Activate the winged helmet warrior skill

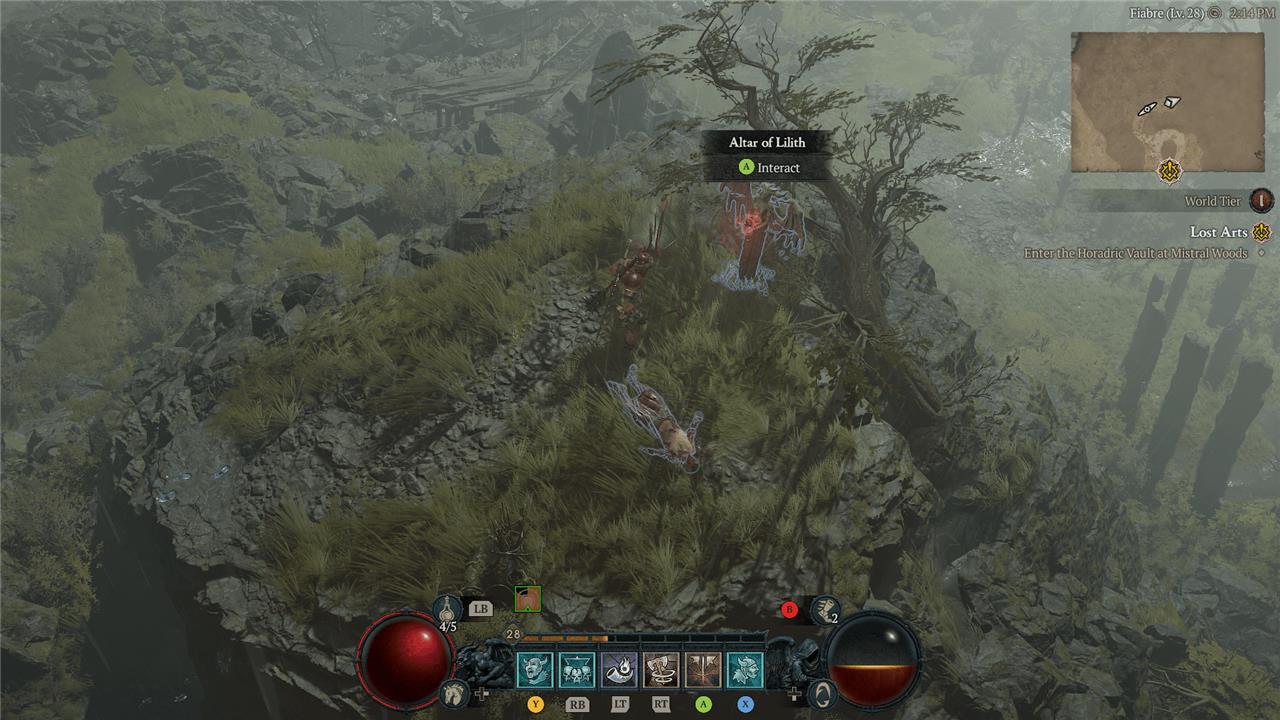click(x=745, y=669)
